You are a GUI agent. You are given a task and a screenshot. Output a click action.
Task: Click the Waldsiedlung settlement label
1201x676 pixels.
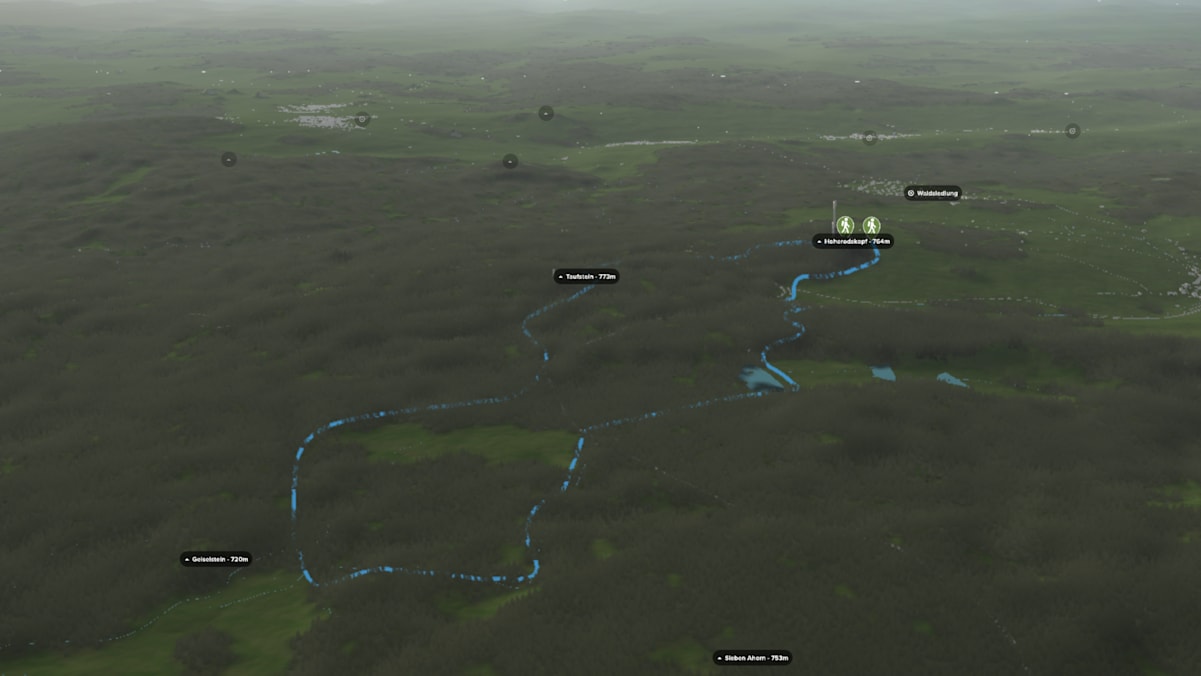coord(933,193)
